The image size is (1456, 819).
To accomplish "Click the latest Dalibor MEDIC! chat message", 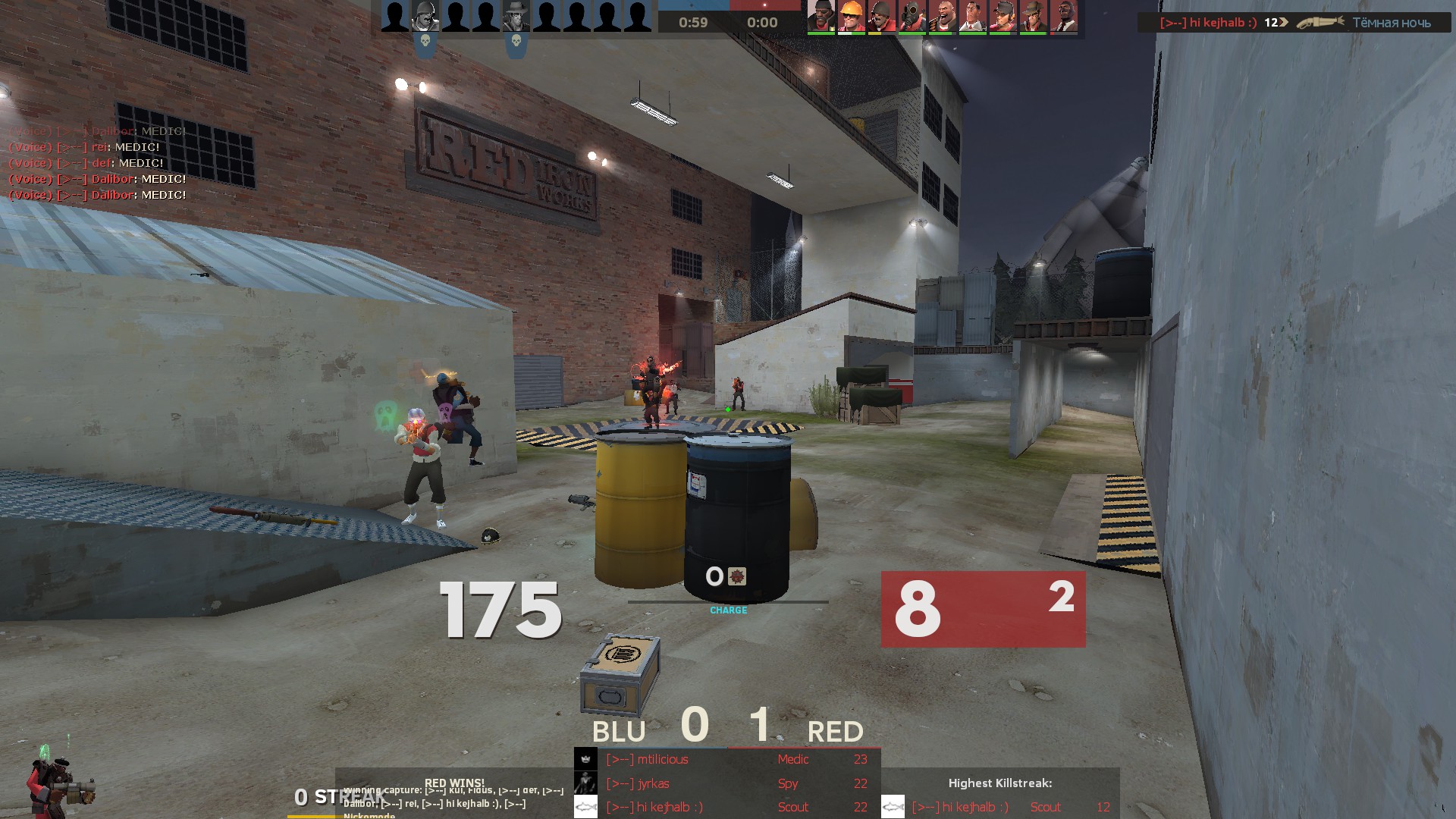I will coord(97,195).
